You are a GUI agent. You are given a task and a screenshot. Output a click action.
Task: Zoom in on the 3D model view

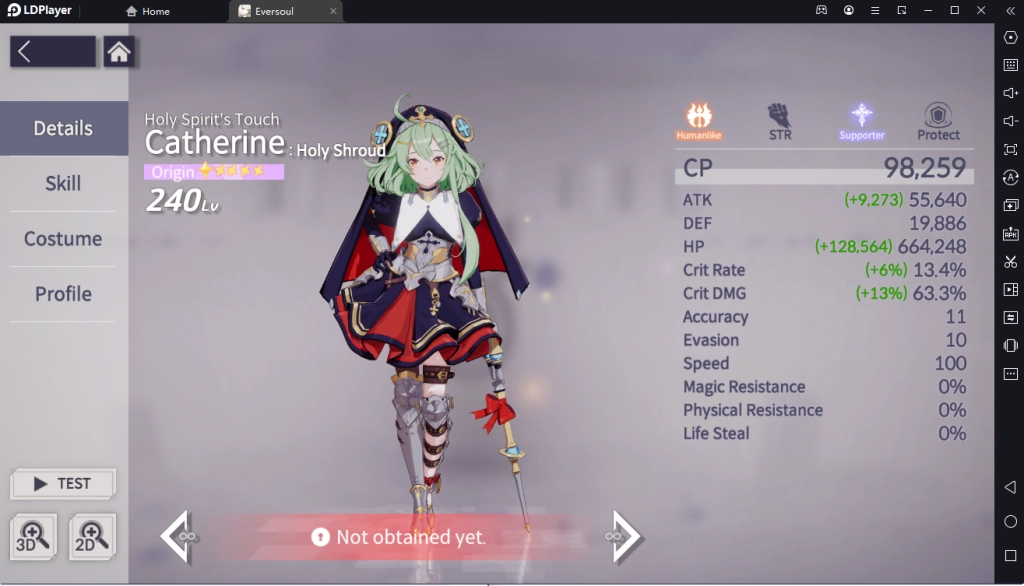32,536
